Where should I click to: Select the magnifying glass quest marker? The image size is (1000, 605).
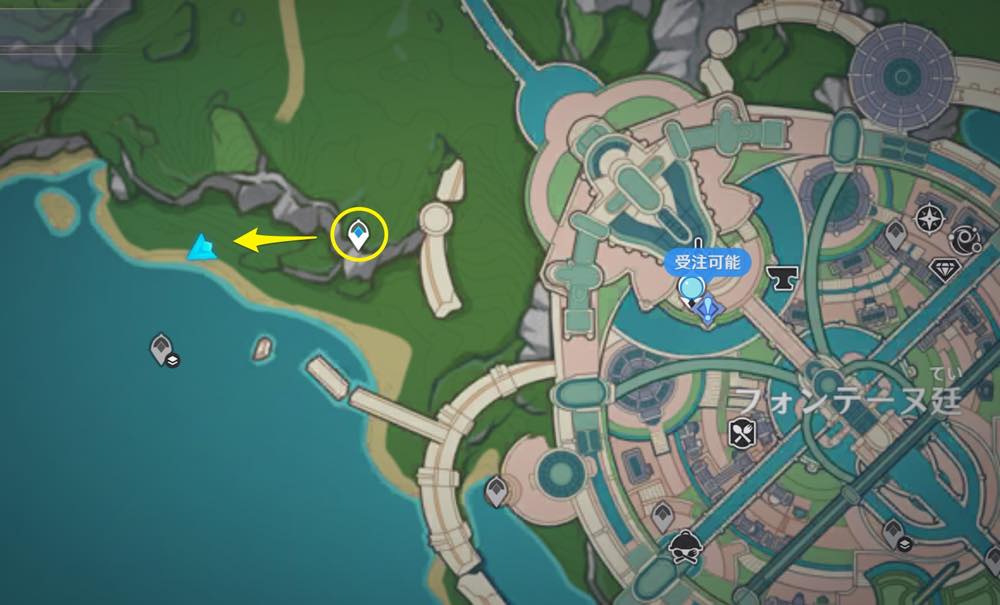click(x=690, y=290)
